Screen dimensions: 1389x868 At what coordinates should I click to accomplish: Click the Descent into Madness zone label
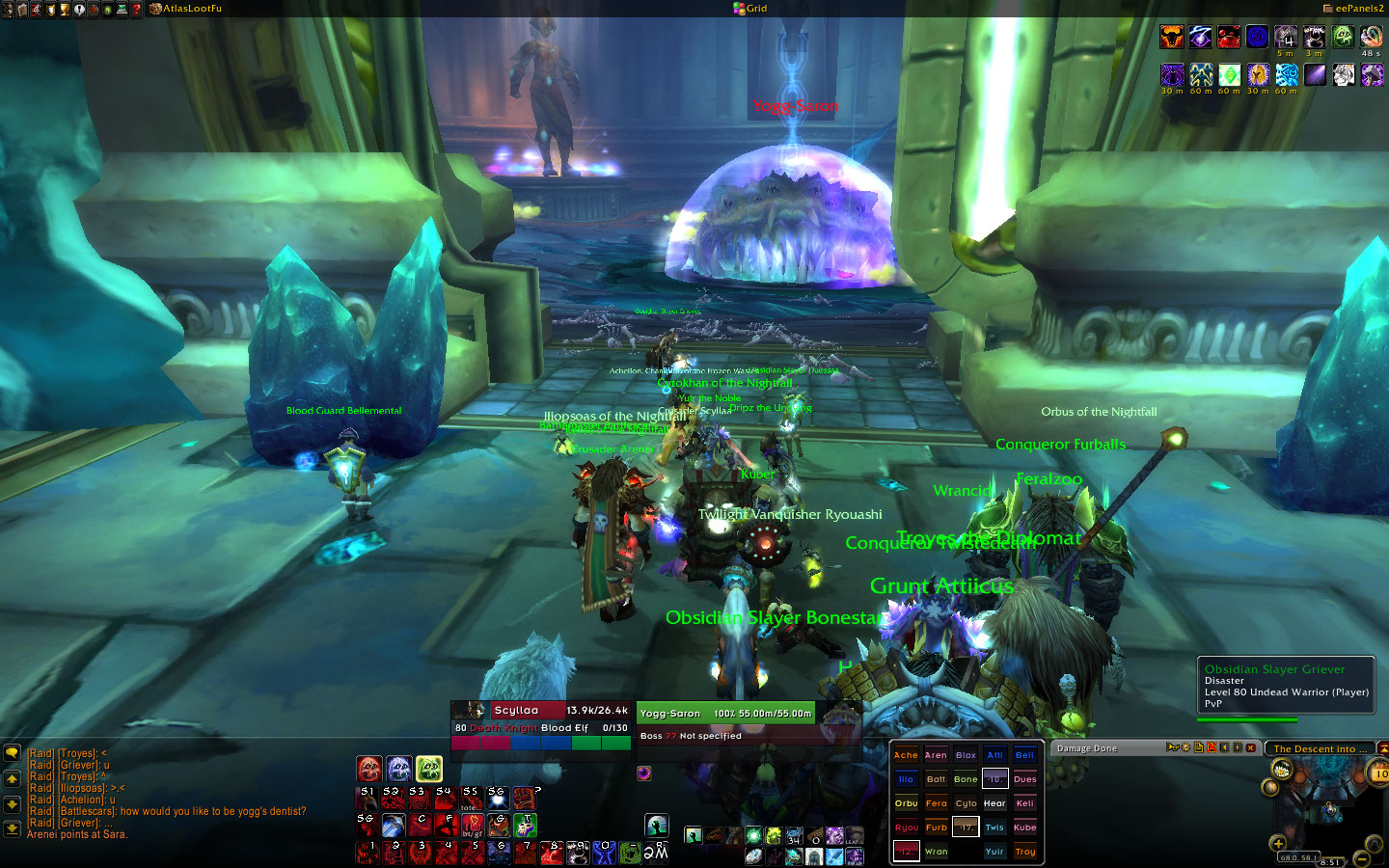tap(1320, 748)
